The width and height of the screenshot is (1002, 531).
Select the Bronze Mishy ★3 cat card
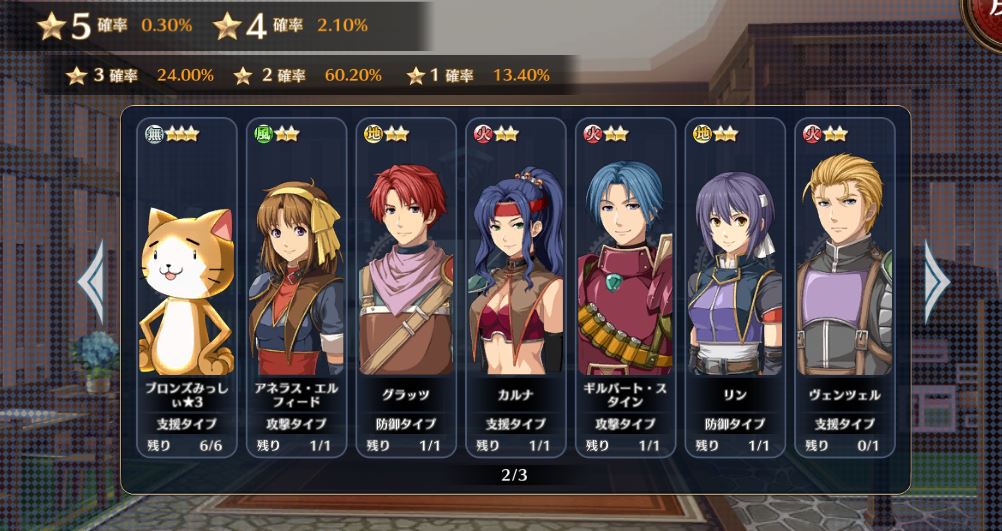tap(187, 288)
